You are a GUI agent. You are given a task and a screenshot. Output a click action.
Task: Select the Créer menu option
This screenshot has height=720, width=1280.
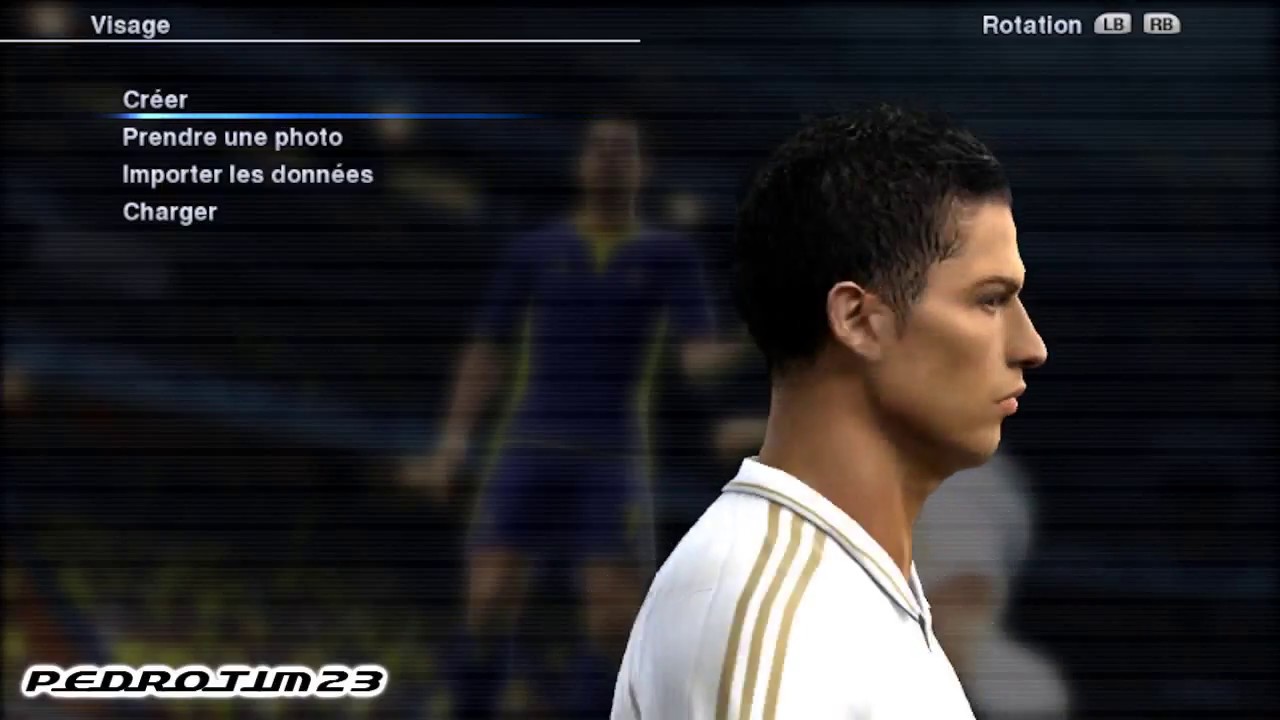(x=155, y=100)
